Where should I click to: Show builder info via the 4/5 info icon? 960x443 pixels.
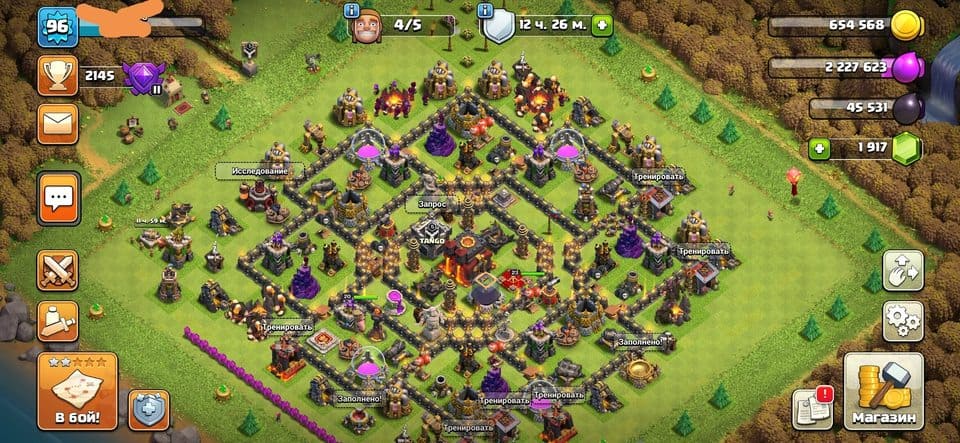point(350,10)
